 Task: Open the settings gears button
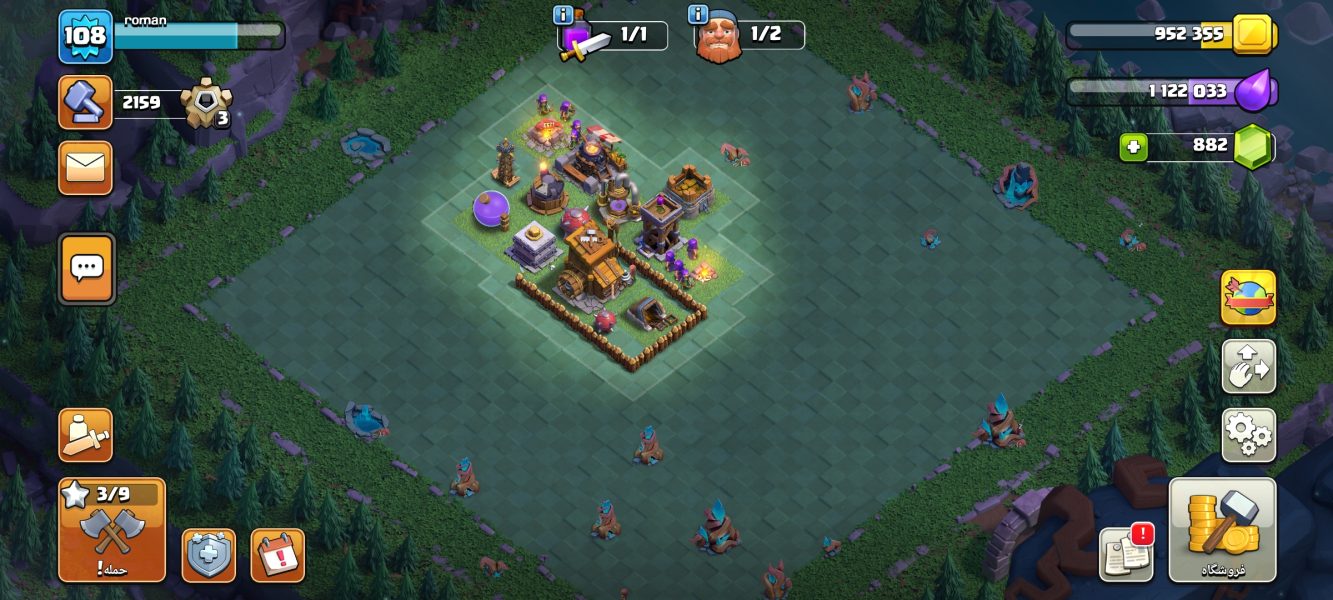1248,435
